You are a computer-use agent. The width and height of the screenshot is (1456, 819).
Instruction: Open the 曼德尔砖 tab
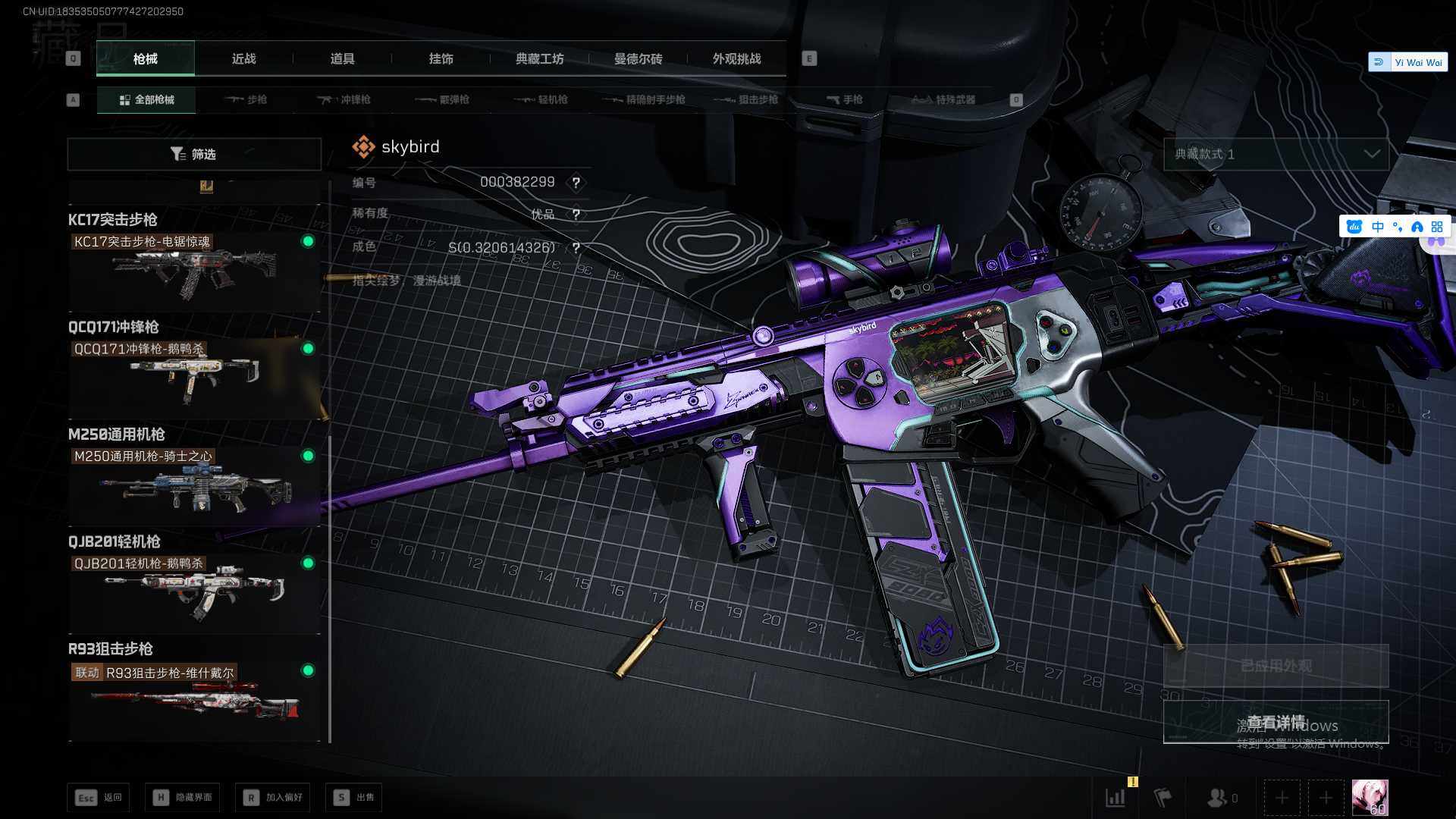click(x=638, y=58)
